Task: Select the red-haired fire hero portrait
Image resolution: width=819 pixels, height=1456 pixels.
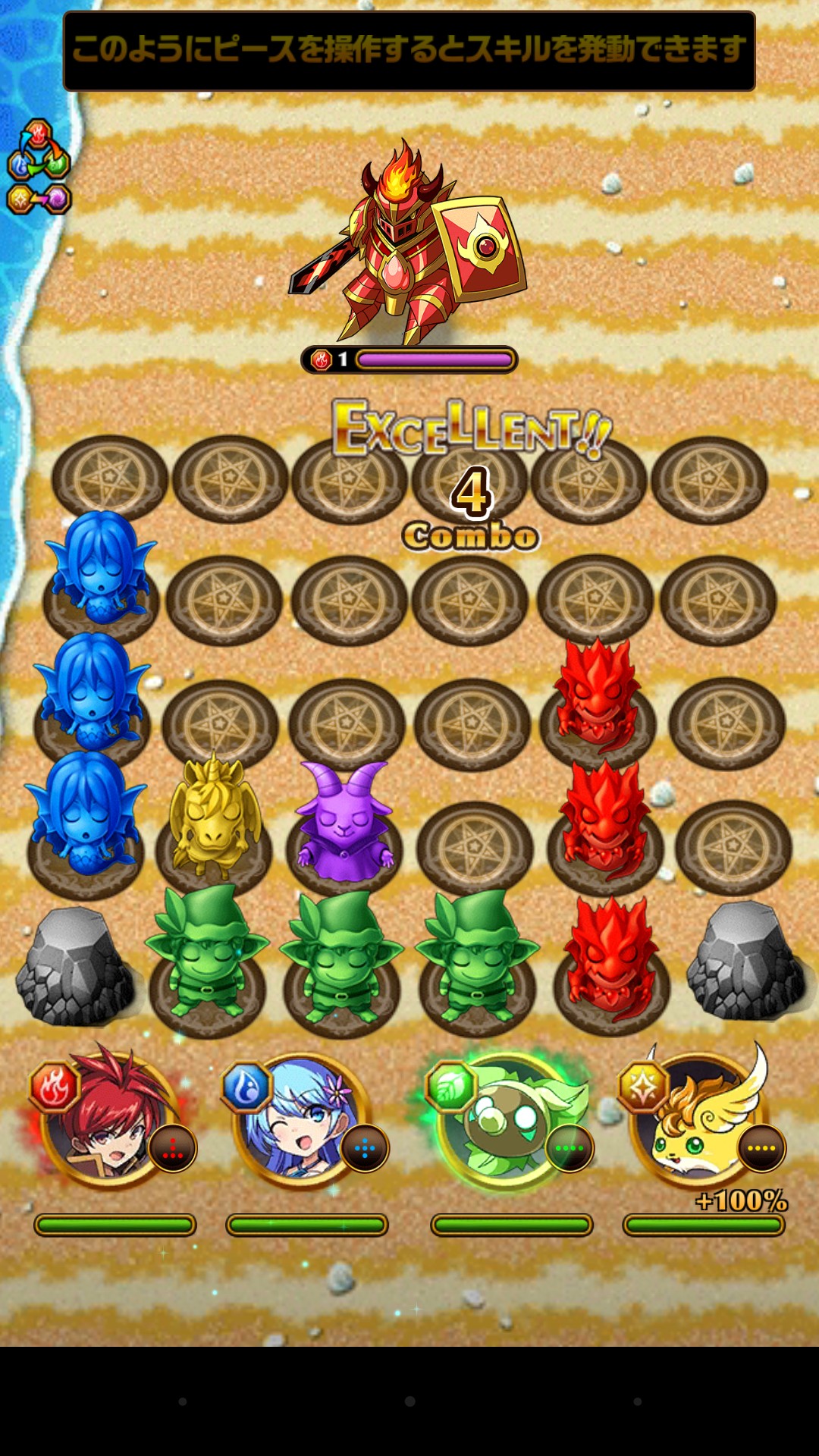Action: [x=111, y=1119]
